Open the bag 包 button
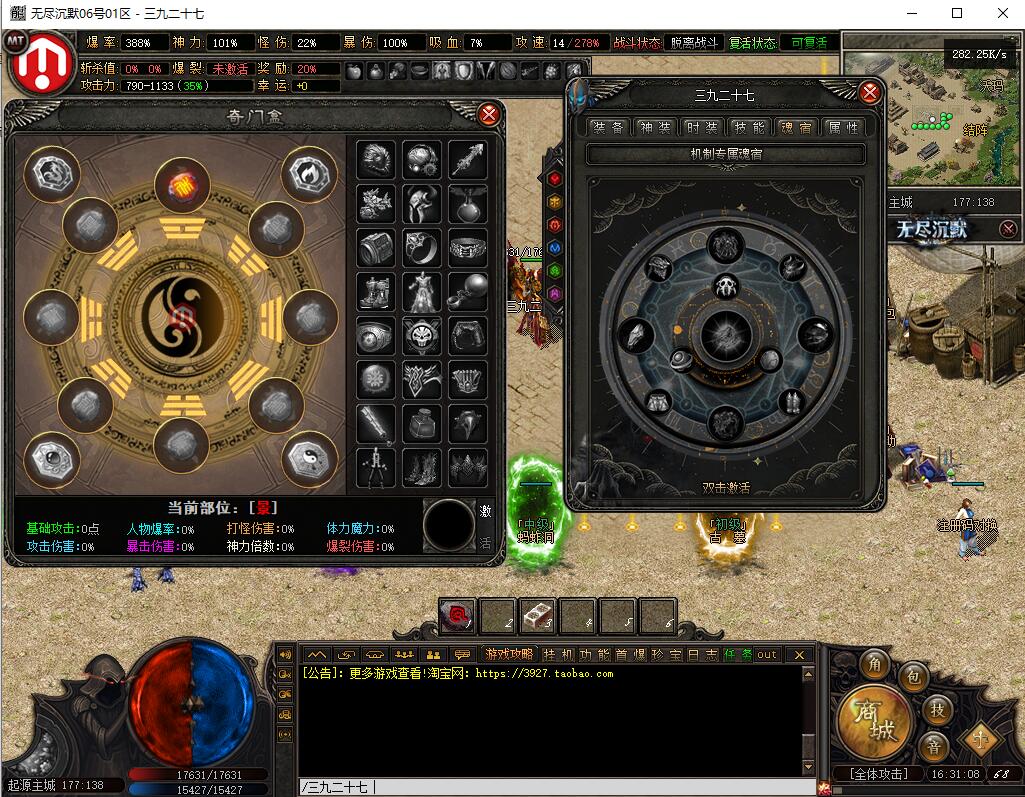Image resolution: width=1025 pixels, height=797 pixels. click(911, 677)
